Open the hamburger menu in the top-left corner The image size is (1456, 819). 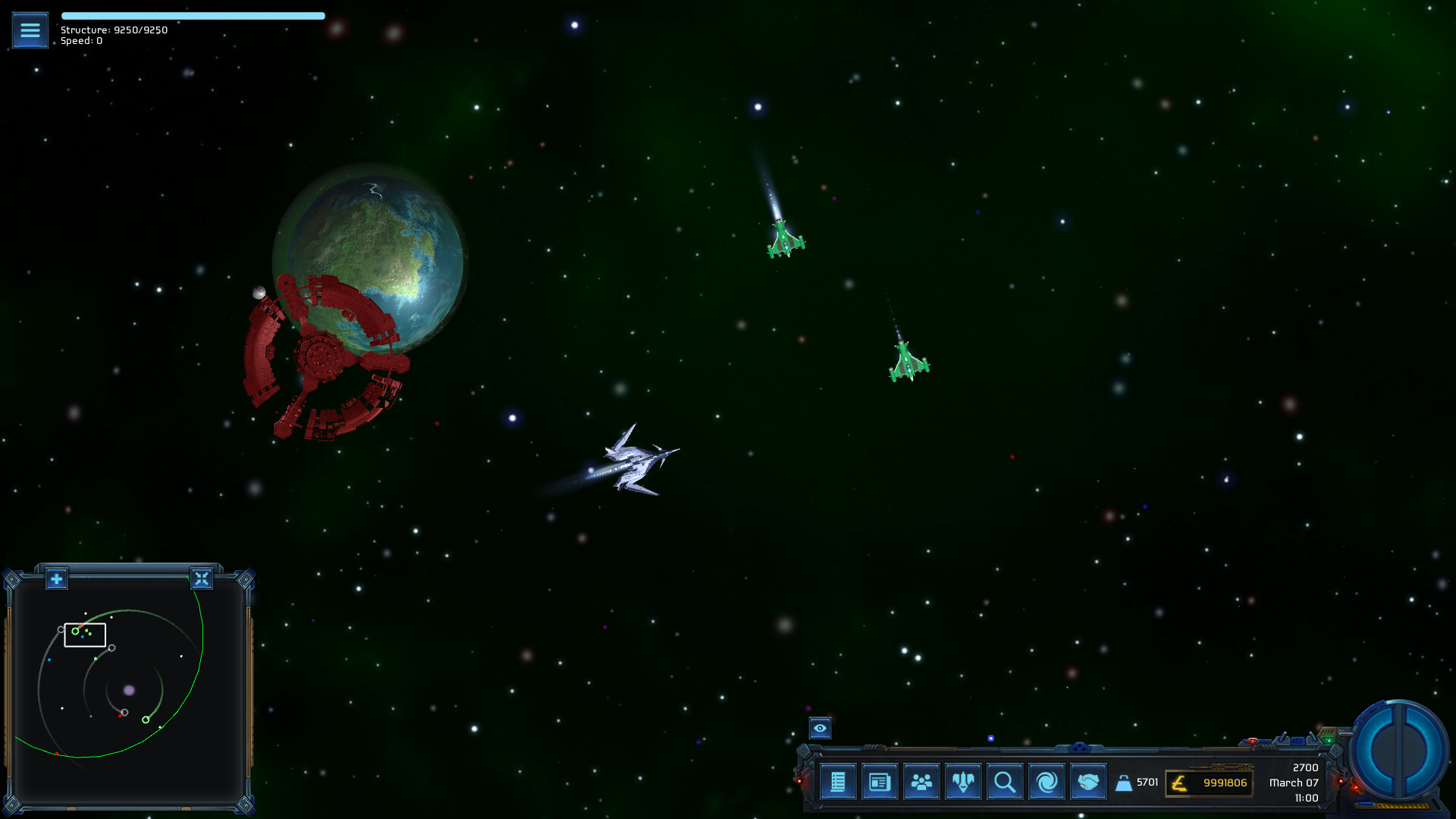pos(30,30)
